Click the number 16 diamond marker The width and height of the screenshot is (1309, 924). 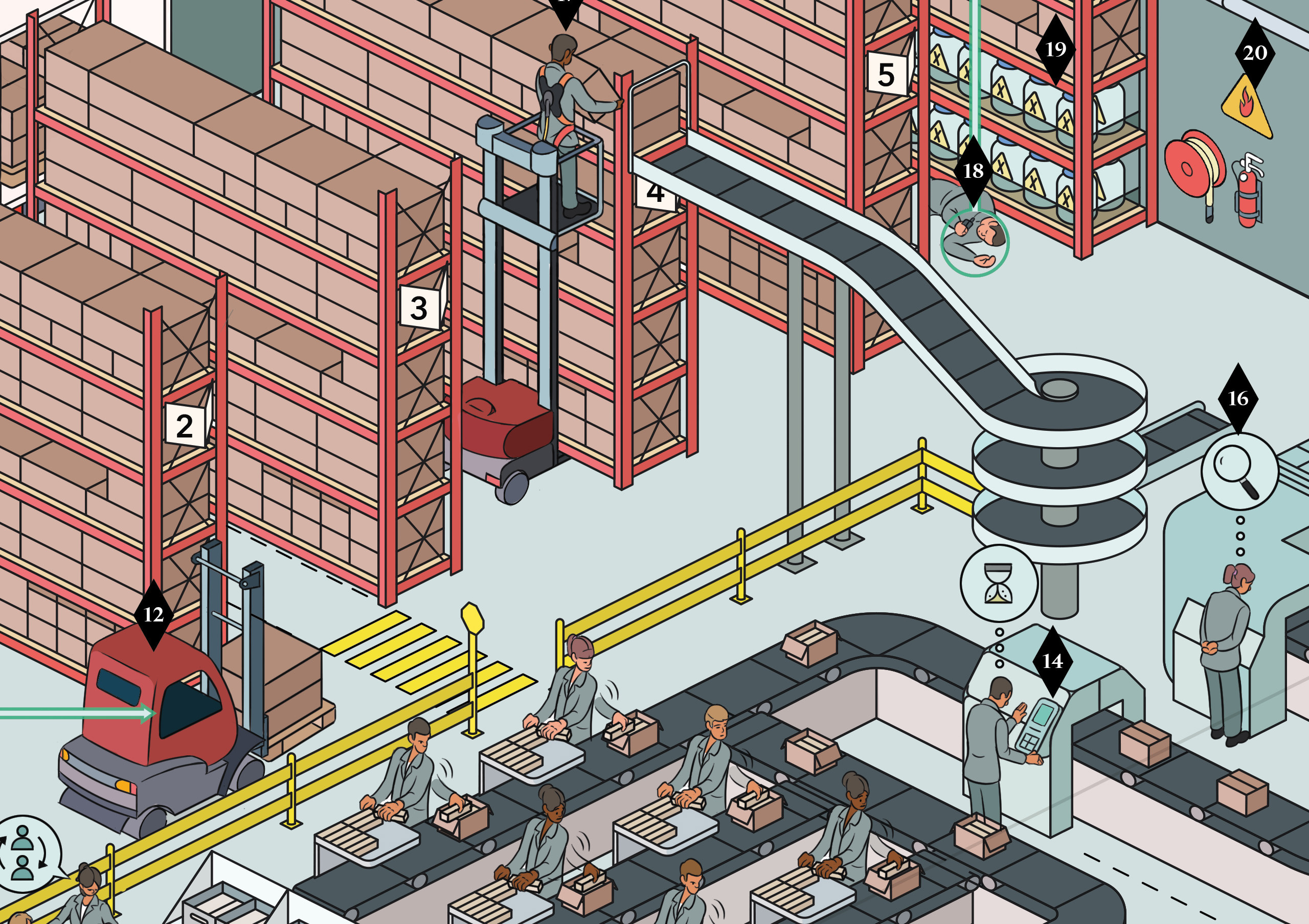(x=1238, y=398)
